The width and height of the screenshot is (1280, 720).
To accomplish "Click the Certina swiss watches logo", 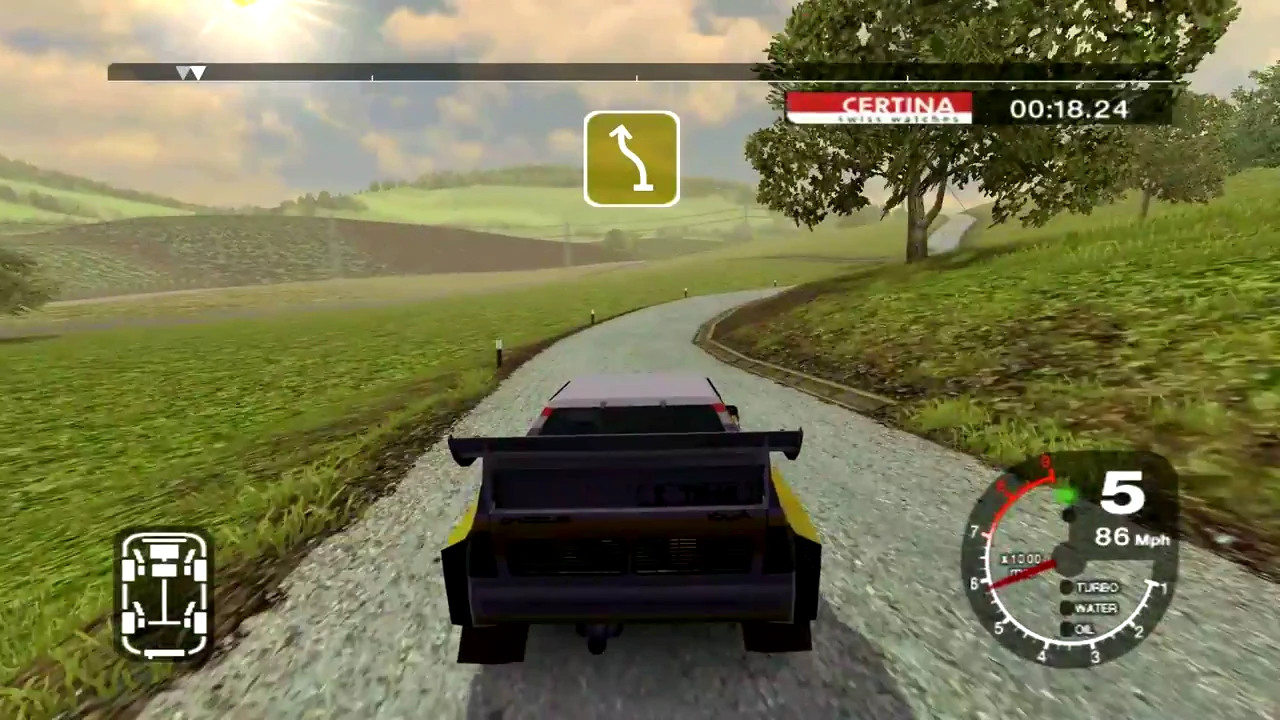I will [x=879, y=108].
